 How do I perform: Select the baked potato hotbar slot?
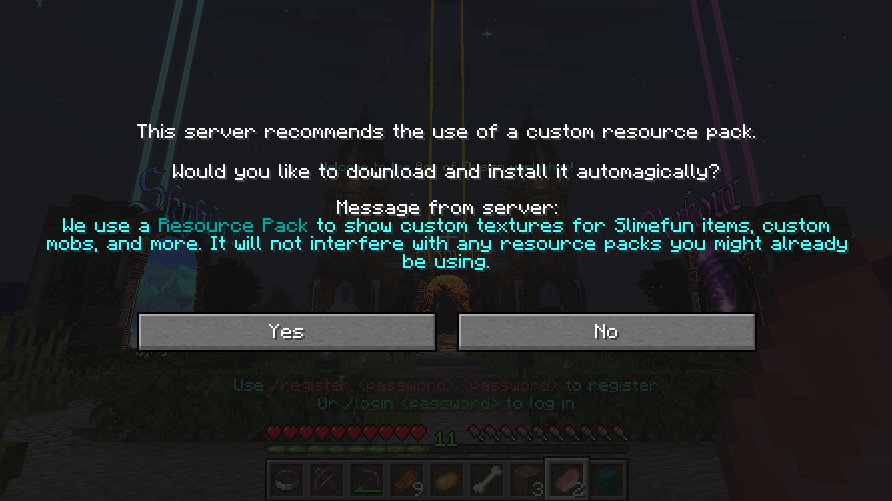pos(446,479)
